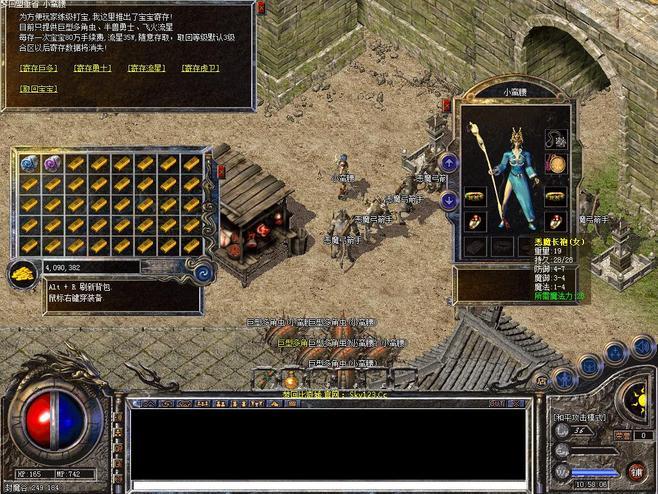Select the left gold bracelet slot

pyautogui.click(x=474, y=195)
